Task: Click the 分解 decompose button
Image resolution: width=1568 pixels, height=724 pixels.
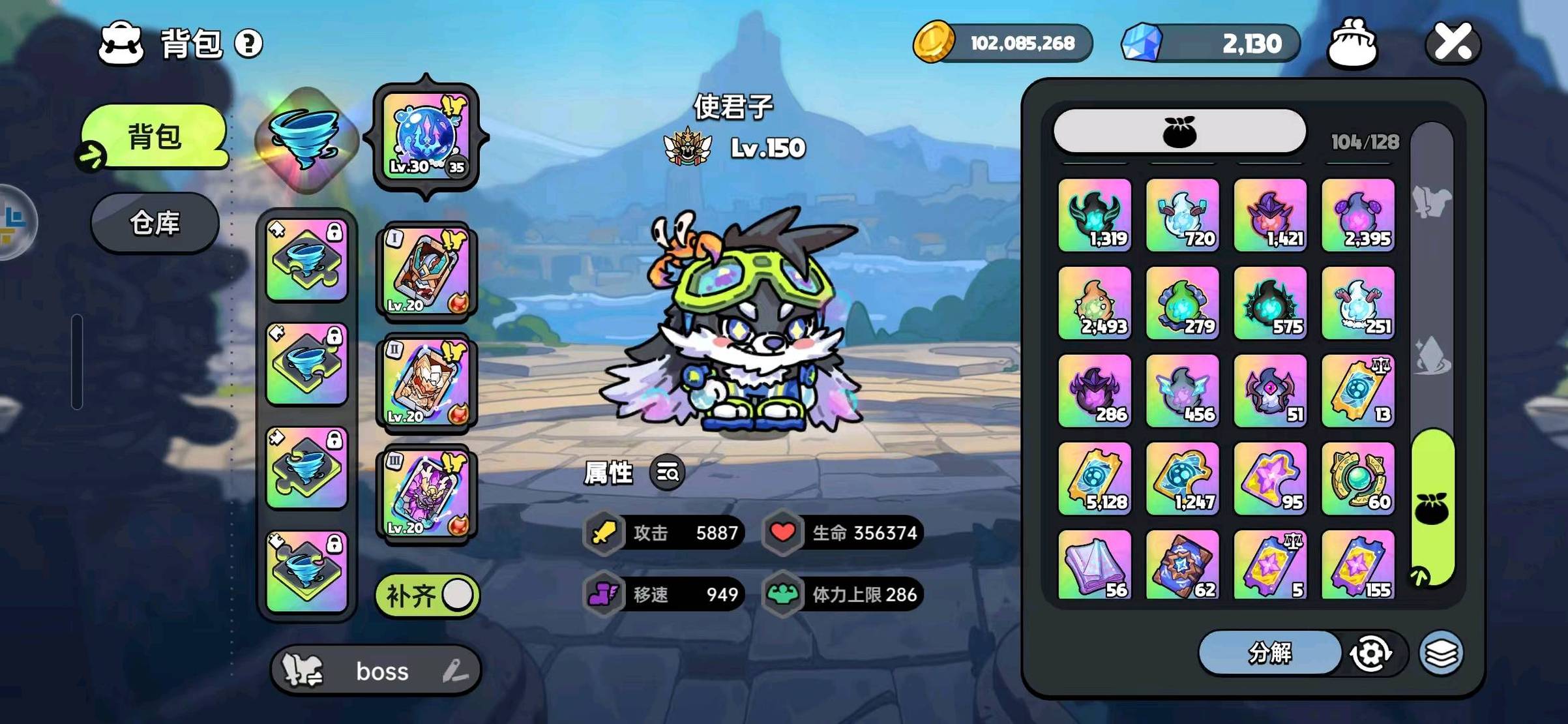Action: pyautogui.click(x=1269, y=652)
